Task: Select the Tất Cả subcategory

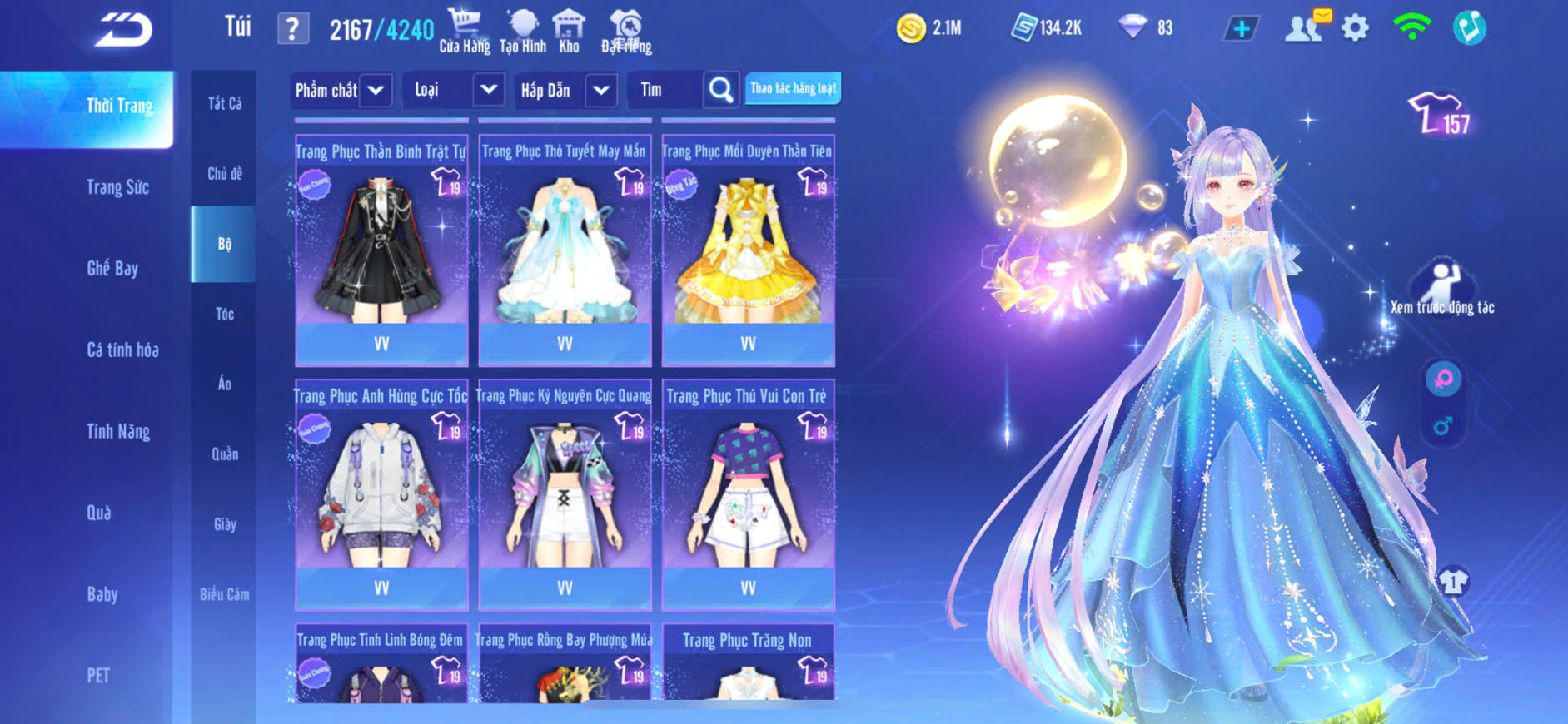Action: [224, 103]
